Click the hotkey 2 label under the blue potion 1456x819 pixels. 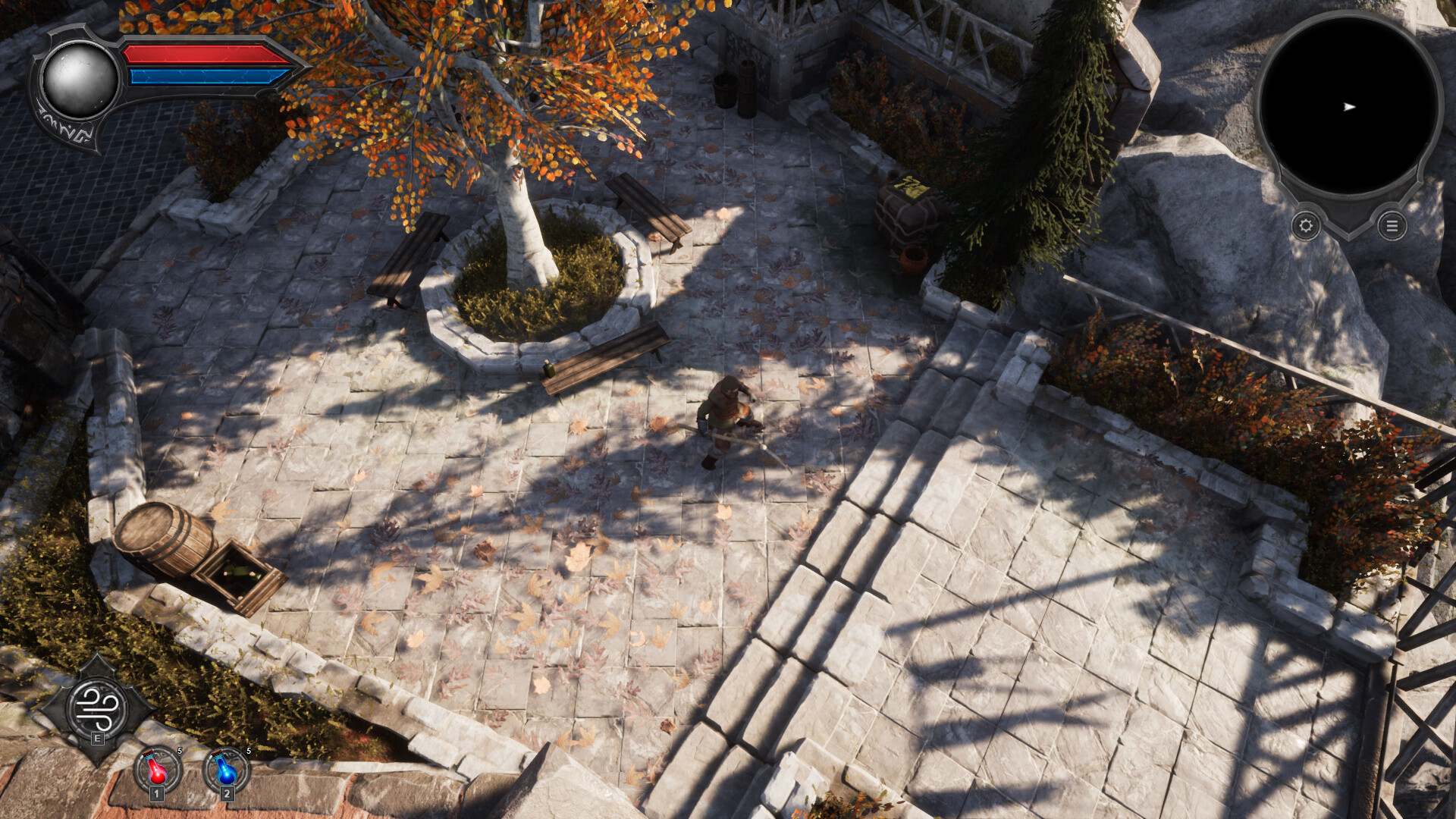tap(225, 795)
